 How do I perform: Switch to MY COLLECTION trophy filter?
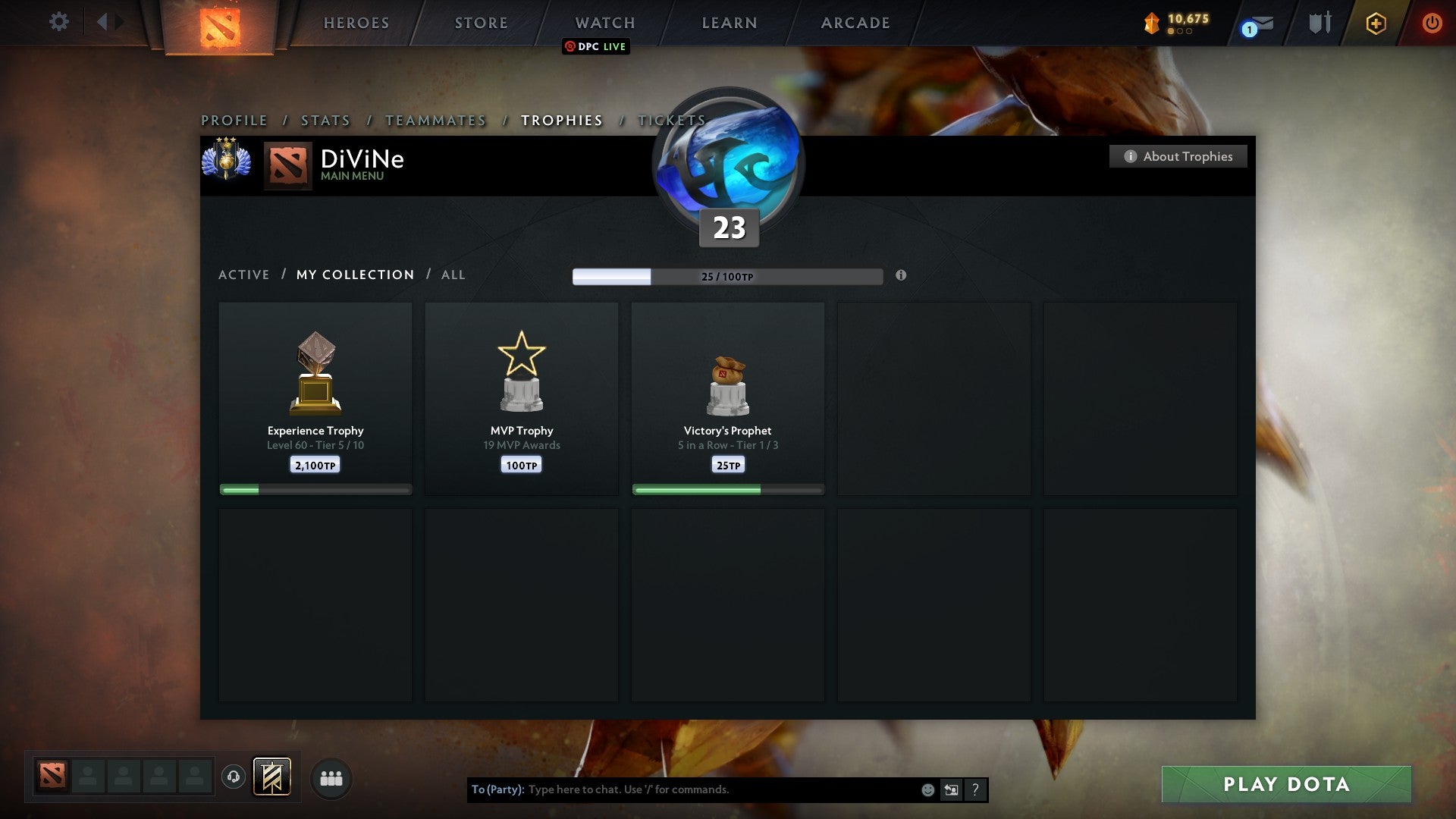click(354, 275)
